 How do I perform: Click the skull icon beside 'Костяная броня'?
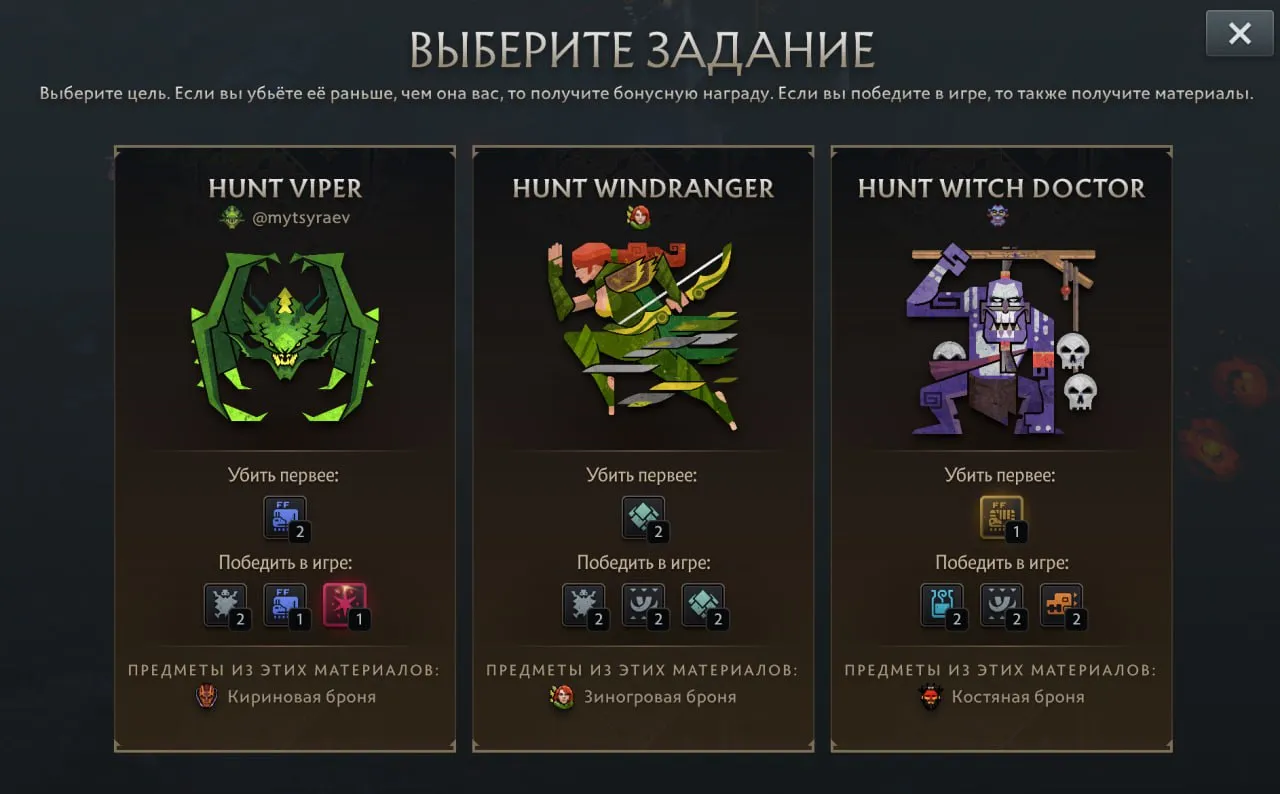pyautogui.click(x=930, y=697)
